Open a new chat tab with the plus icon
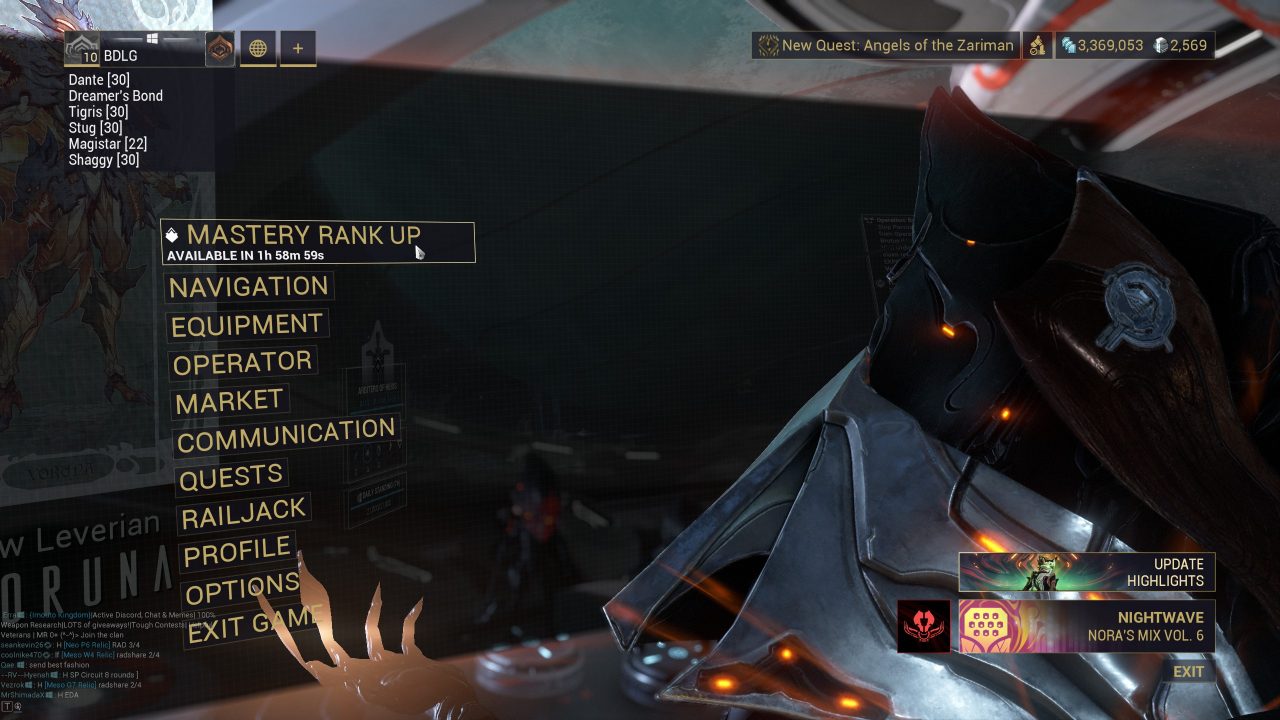The image size is (1280, 720). pyautogui.click(x=296, y=49)
